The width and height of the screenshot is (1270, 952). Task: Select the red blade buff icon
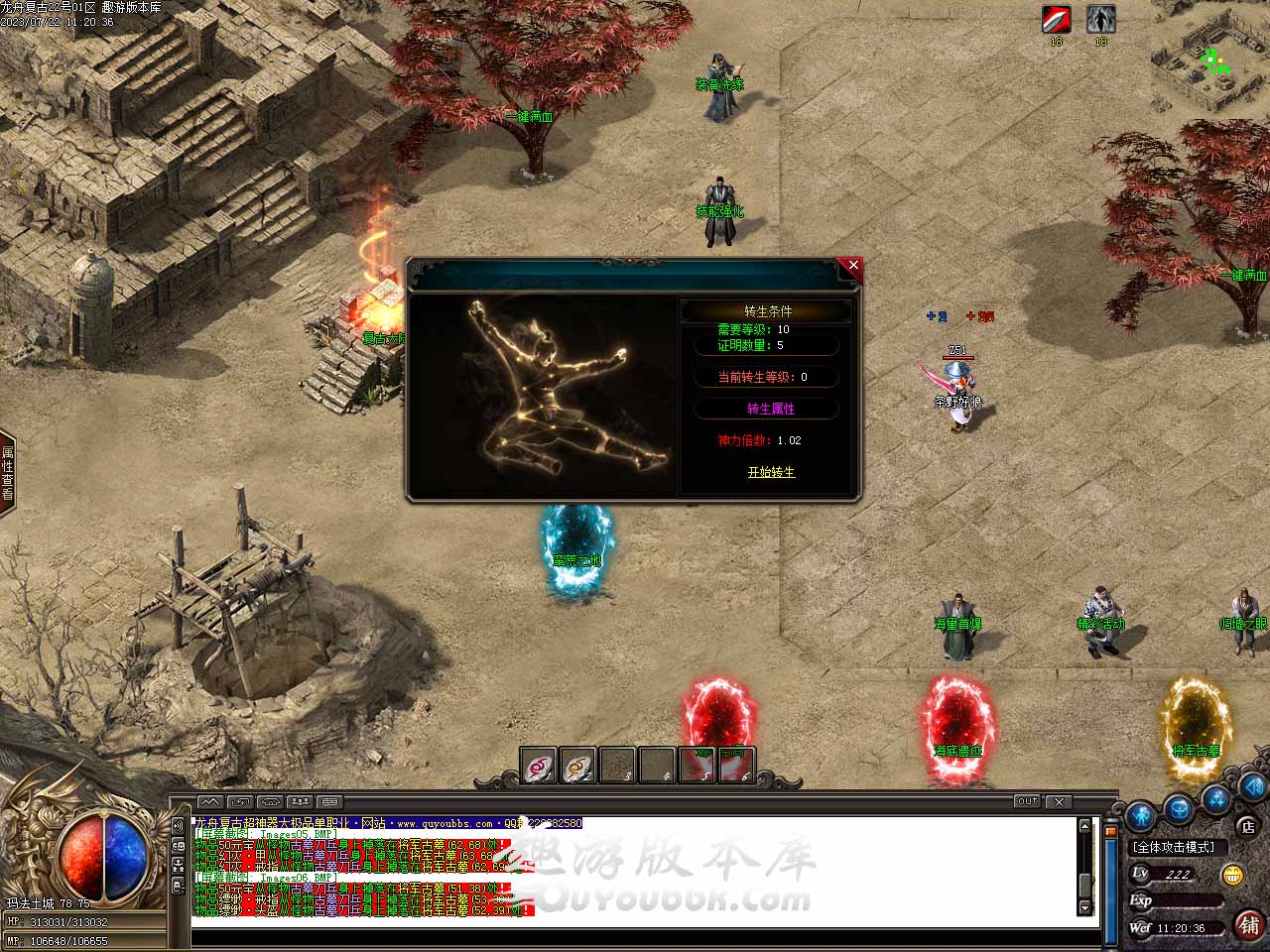(x=1056, y=19)
